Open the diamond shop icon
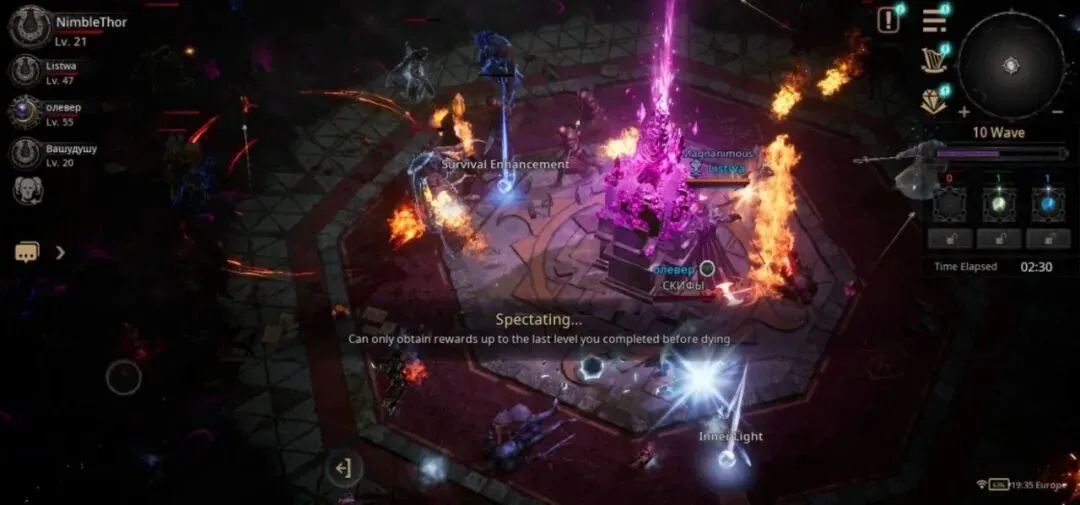1080x505 pixels. click(x=934, y=101)
